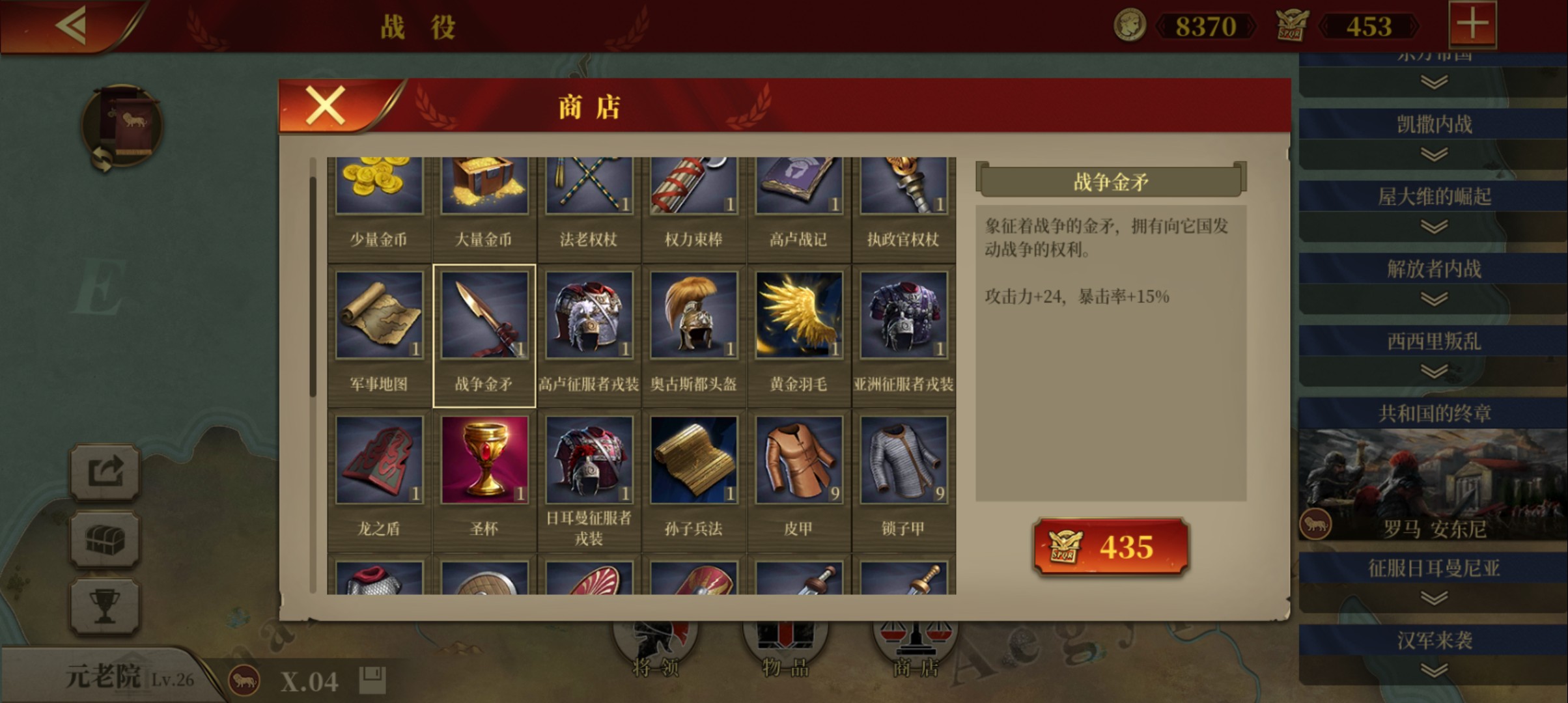
Task: Select the 圣杯 item thumbnail
Action: click(x=484, y=458)
